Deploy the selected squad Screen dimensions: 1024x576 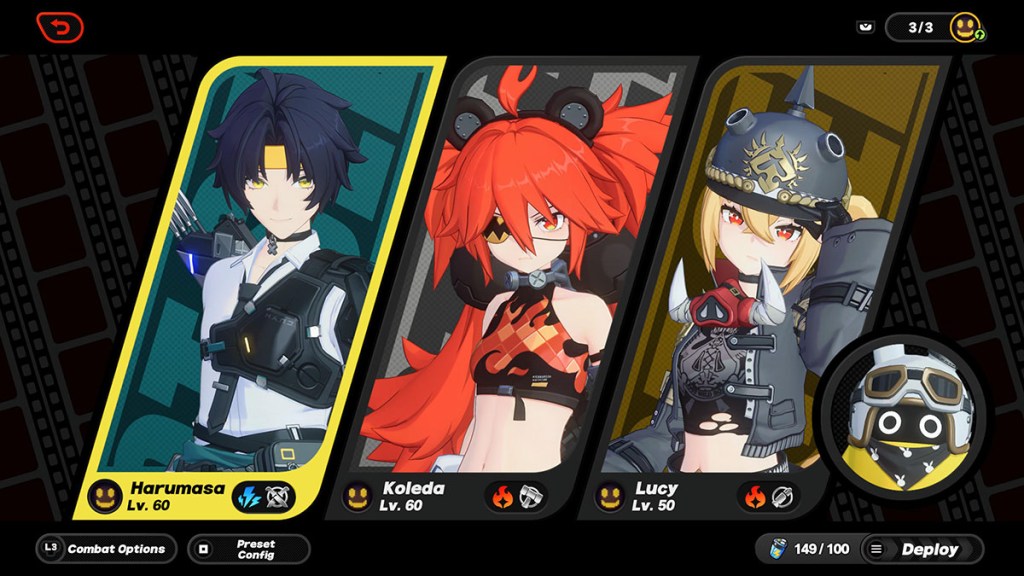pyautogui.click(x=921, y=549)
